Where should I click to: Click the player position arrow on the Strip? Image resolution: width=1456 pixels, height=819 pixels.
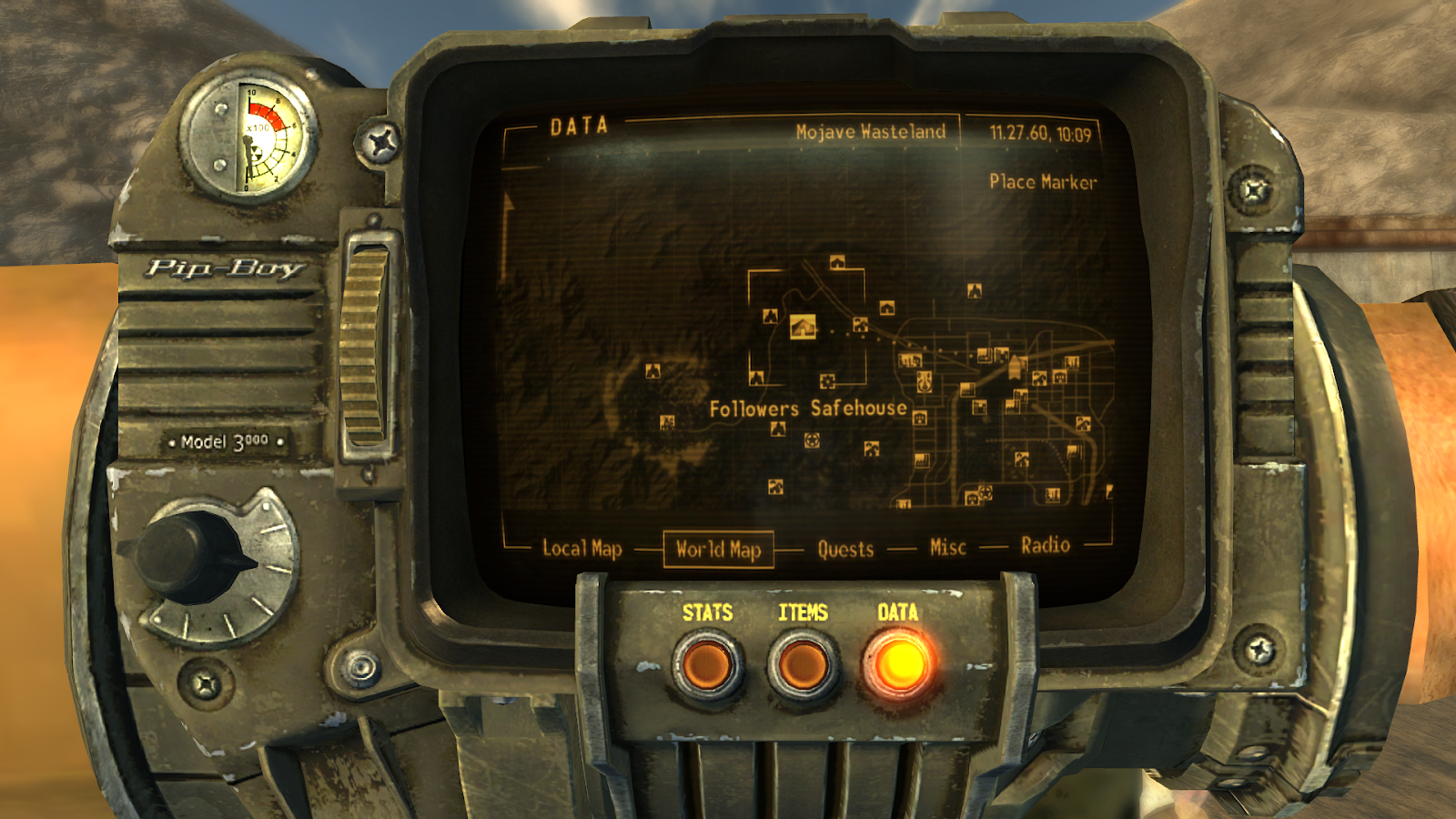(1015, 367)
